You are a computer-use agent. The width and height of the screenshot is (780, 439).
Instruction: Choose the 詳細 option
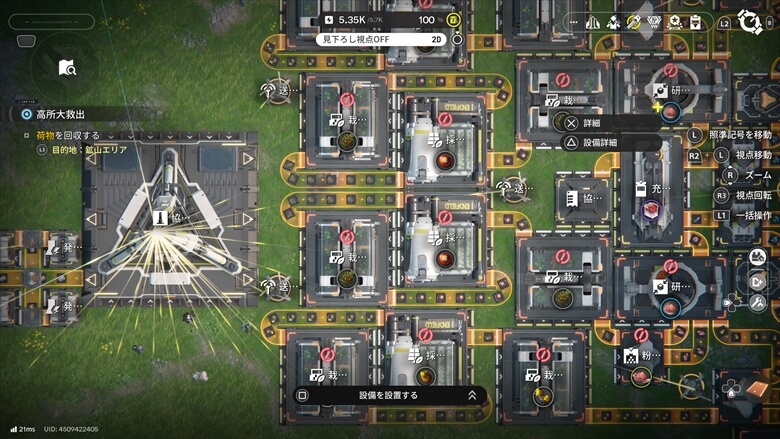coord(591,123)
